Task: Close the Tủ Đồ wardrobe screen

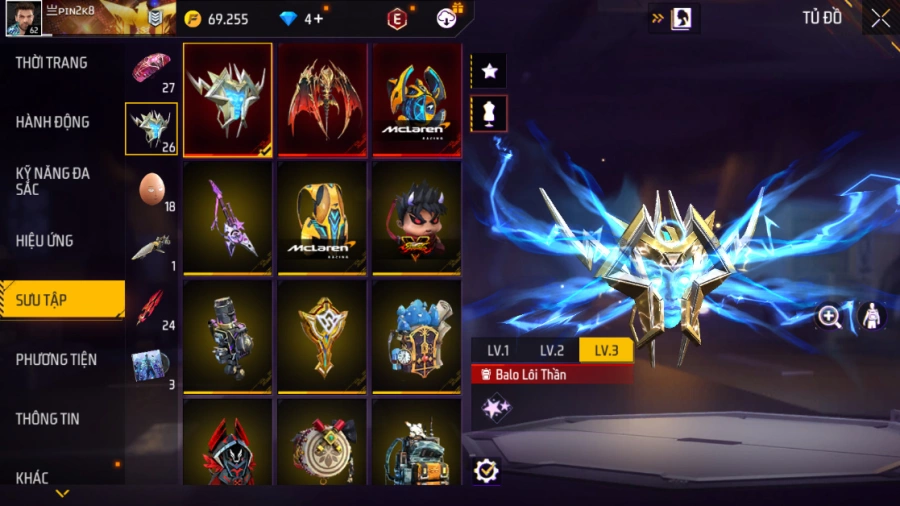Action: pos(880,18)
